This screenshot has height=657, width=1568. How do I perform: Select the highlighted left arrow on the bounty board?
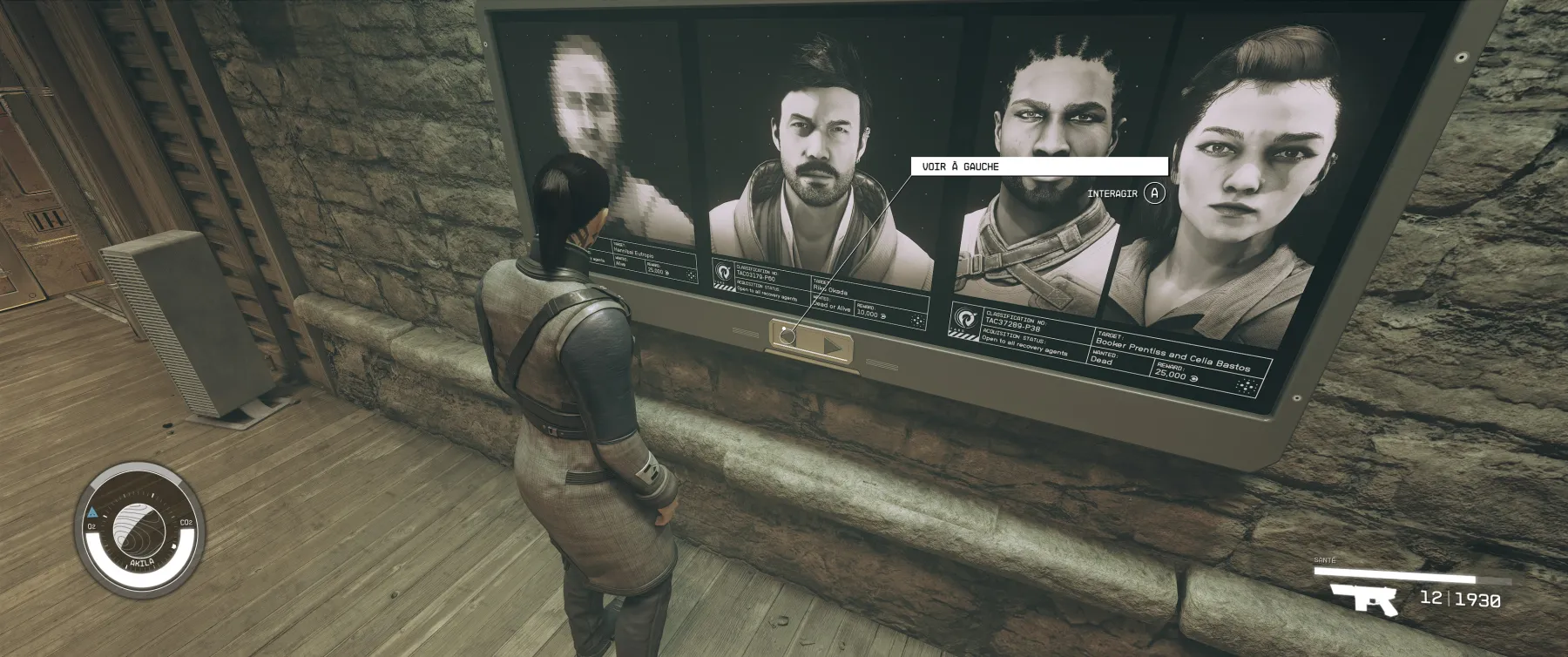(788, 335)
